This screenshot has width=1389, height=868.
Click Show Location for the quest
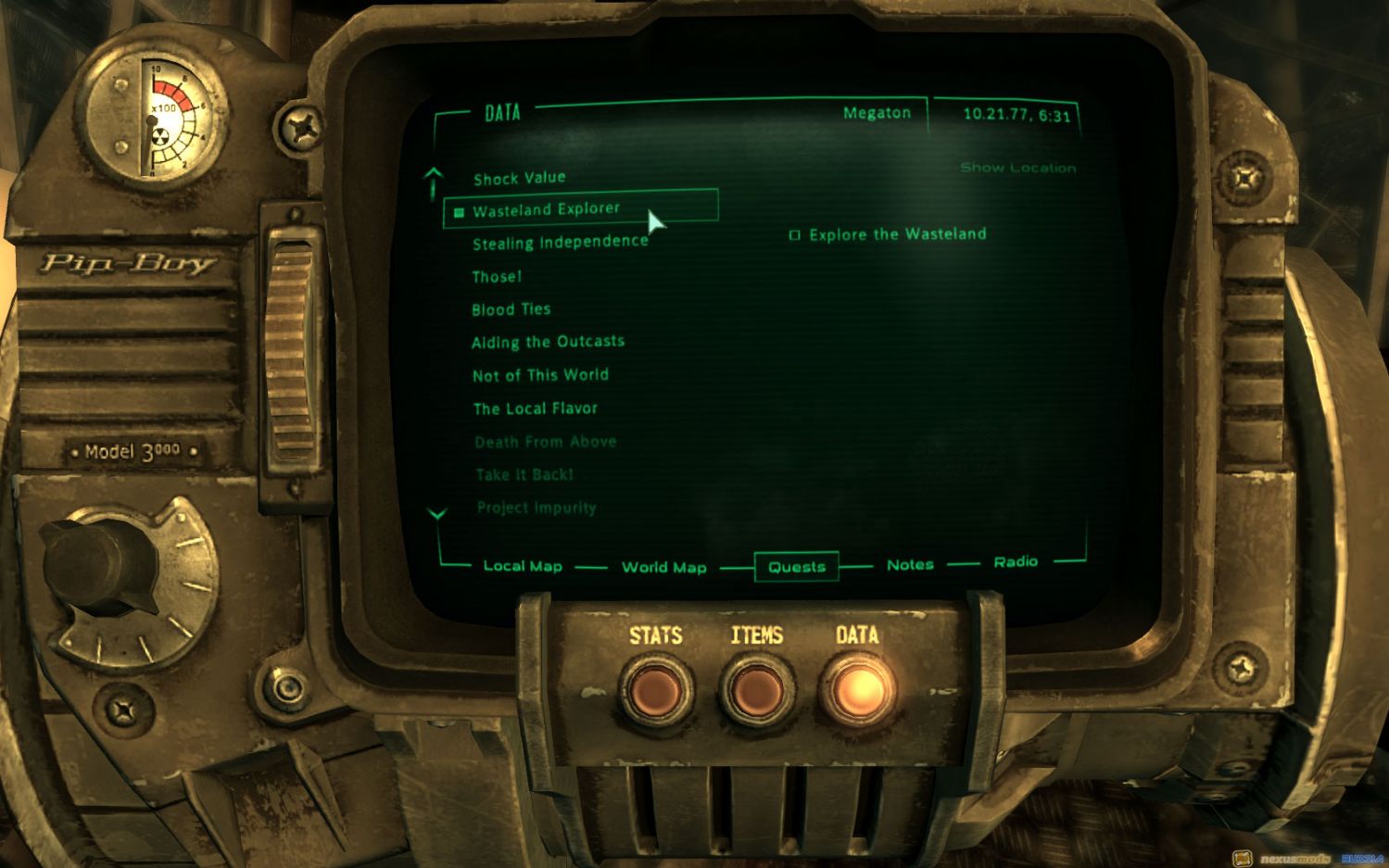[x=1017, y=168]
